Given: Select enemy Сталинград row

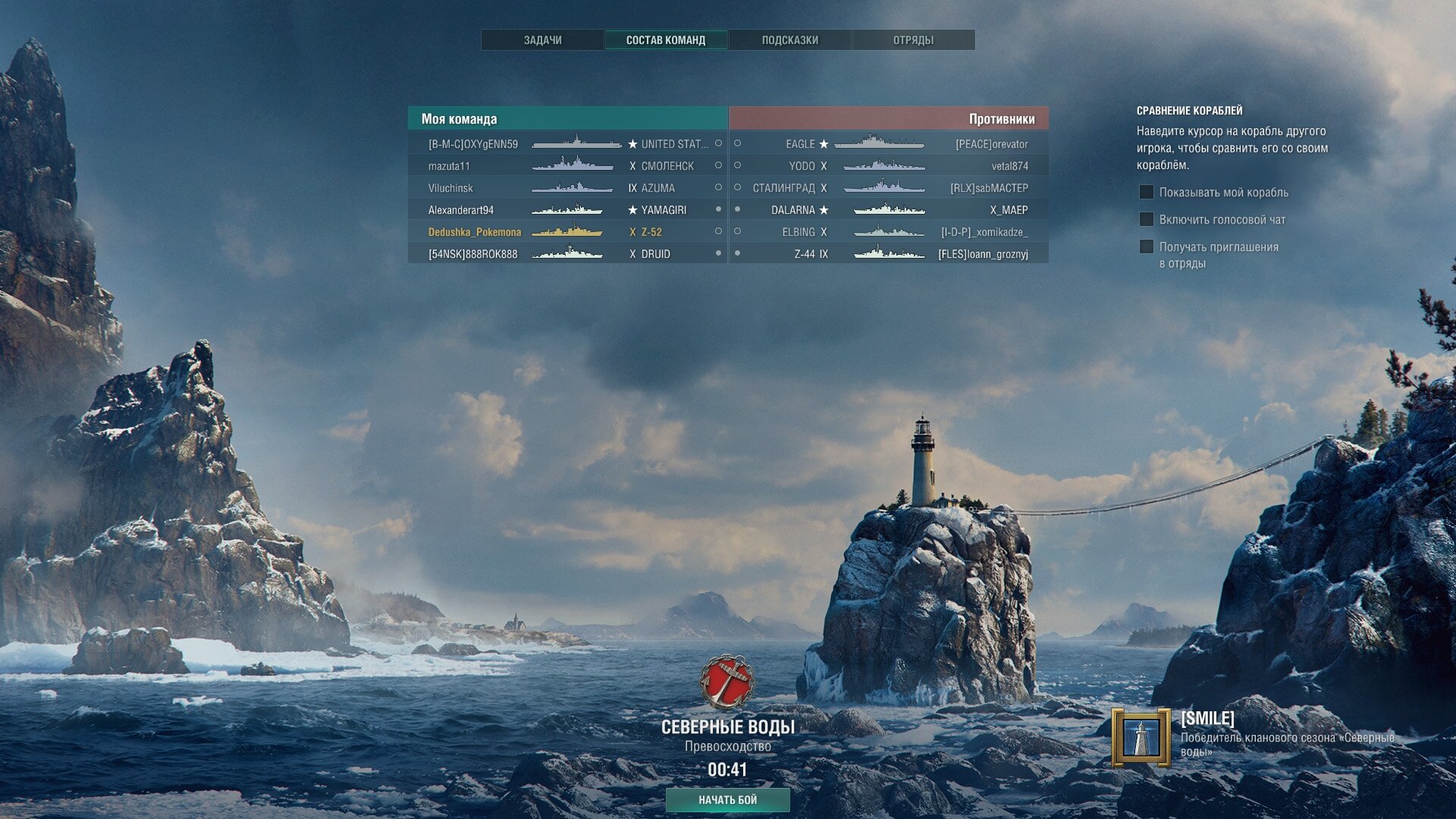Looking at the screenshot, I should (889, 188).
